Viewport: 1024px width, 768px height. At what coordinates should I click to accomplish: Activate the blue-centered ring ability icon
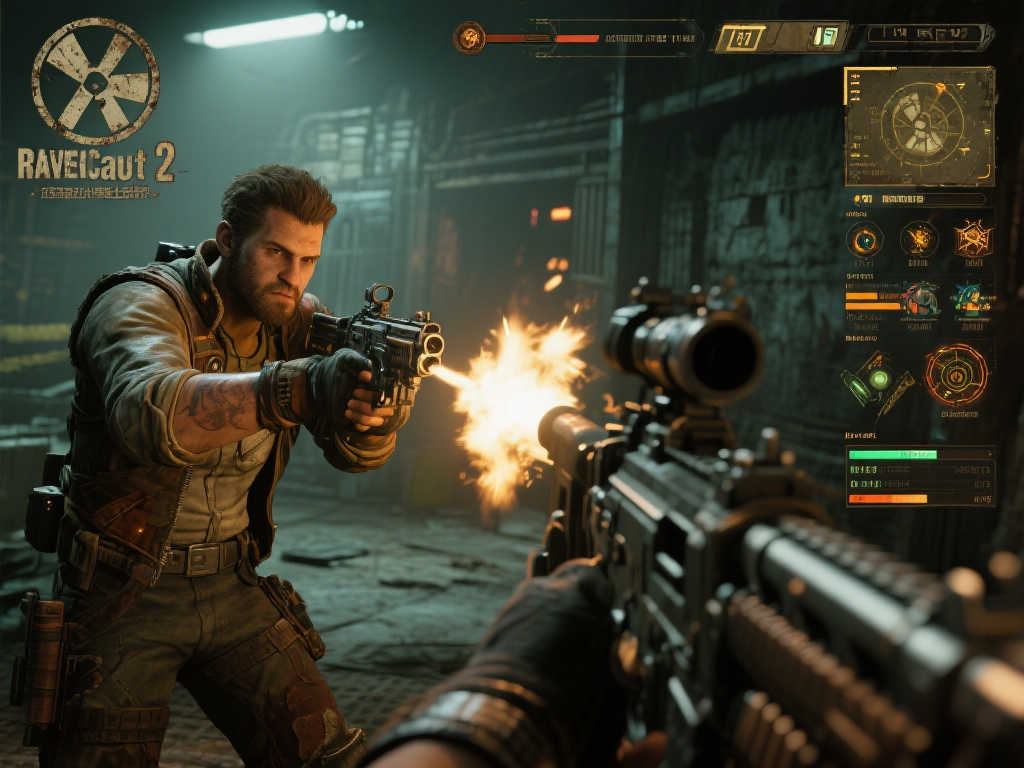pyautogui.click(x=864, y=239)
